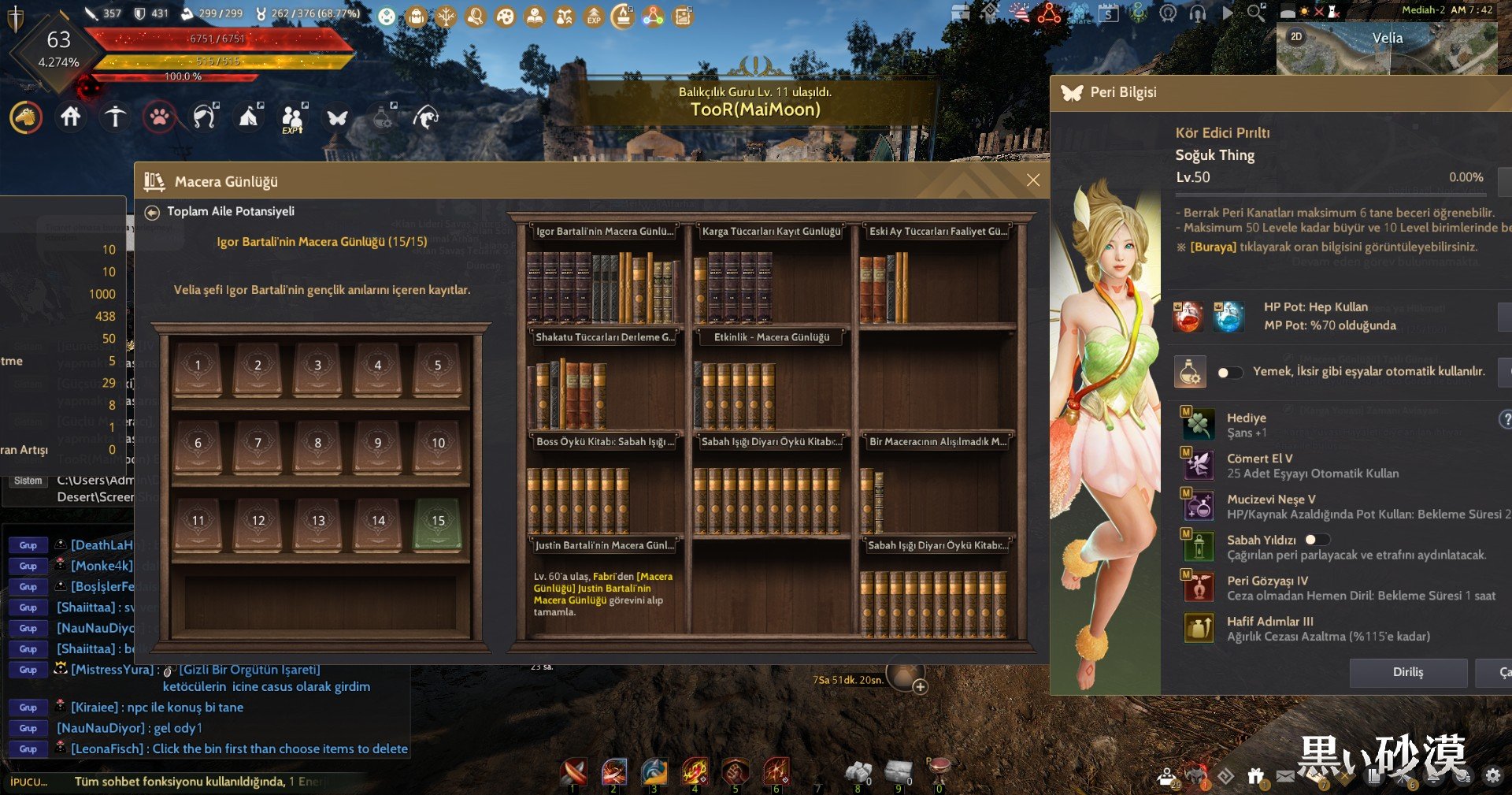Click the [Buraya] link for growth rates
Viewport: 1512px width, 795px height.
point(1213,247)
